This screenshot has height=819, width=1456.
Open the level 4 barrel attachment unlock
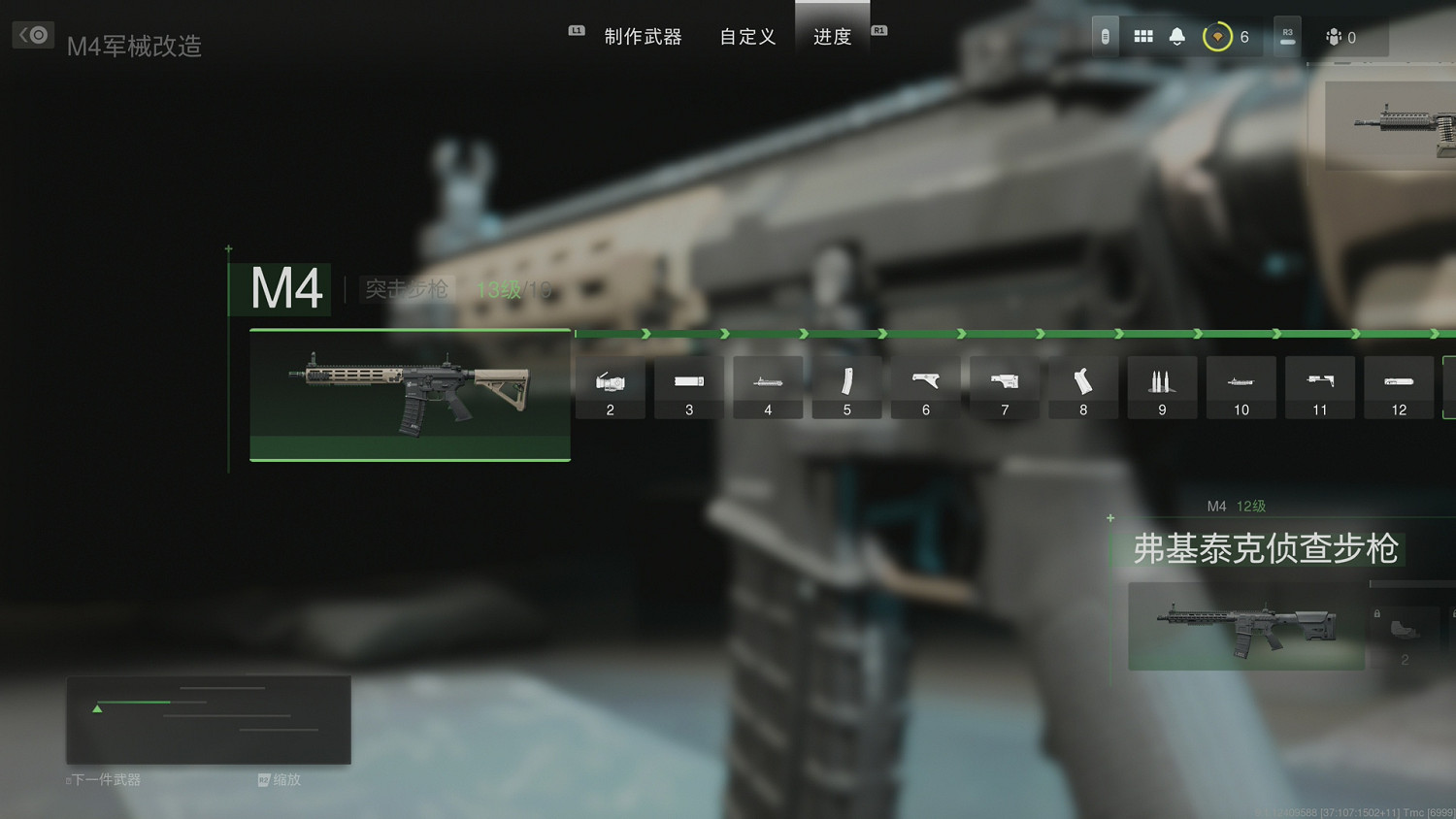pyautogui.click(x=768, y=386)
